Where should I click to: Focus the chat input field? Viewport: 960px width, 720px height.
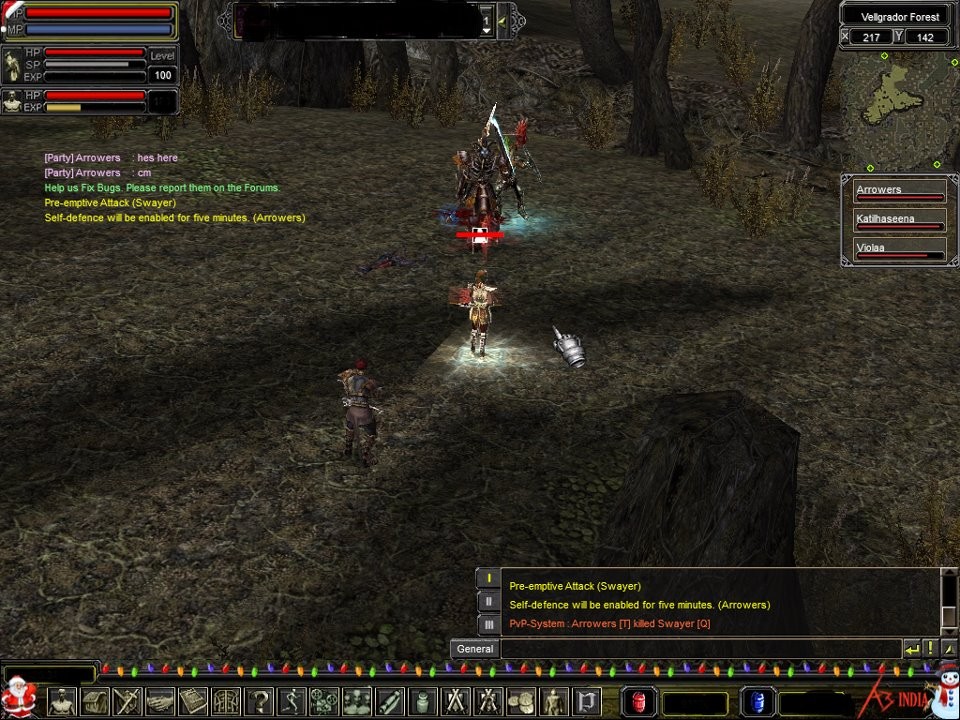pos(700,648)
